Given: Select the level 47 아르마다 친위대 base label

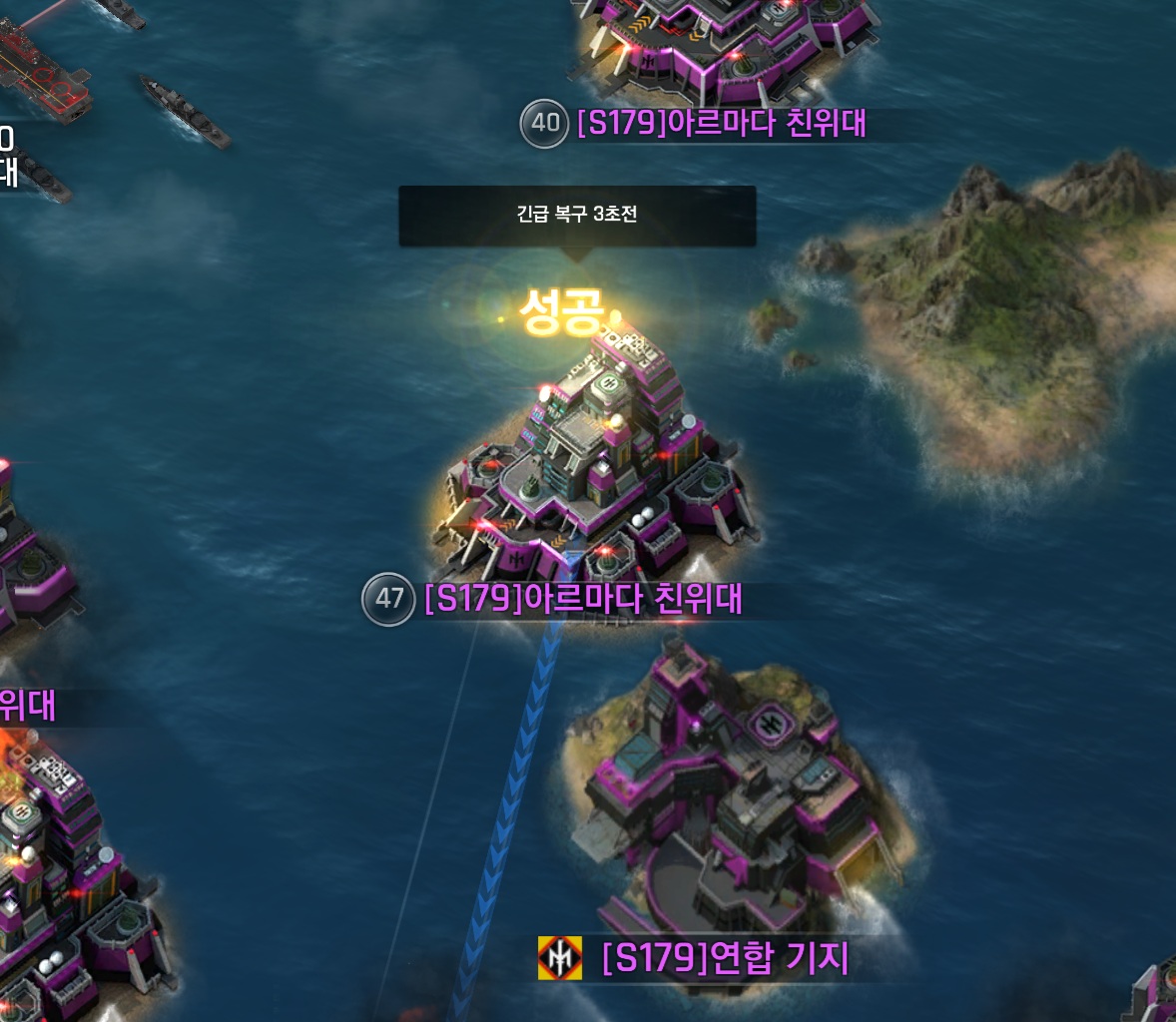Looking at the screenshot, I should (x=583, y=599).
